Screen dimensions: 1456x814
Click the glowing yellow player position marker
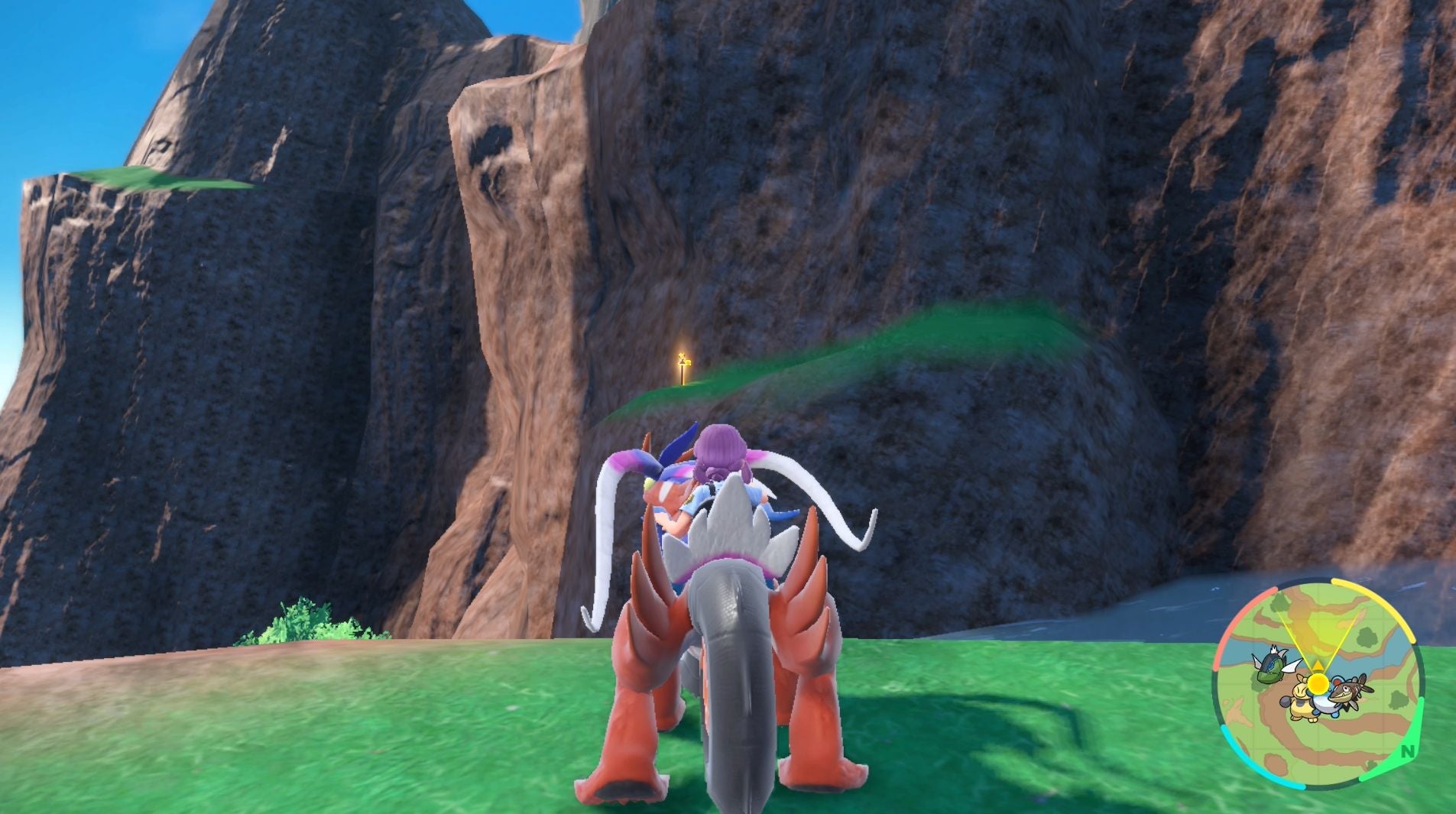1318,683
